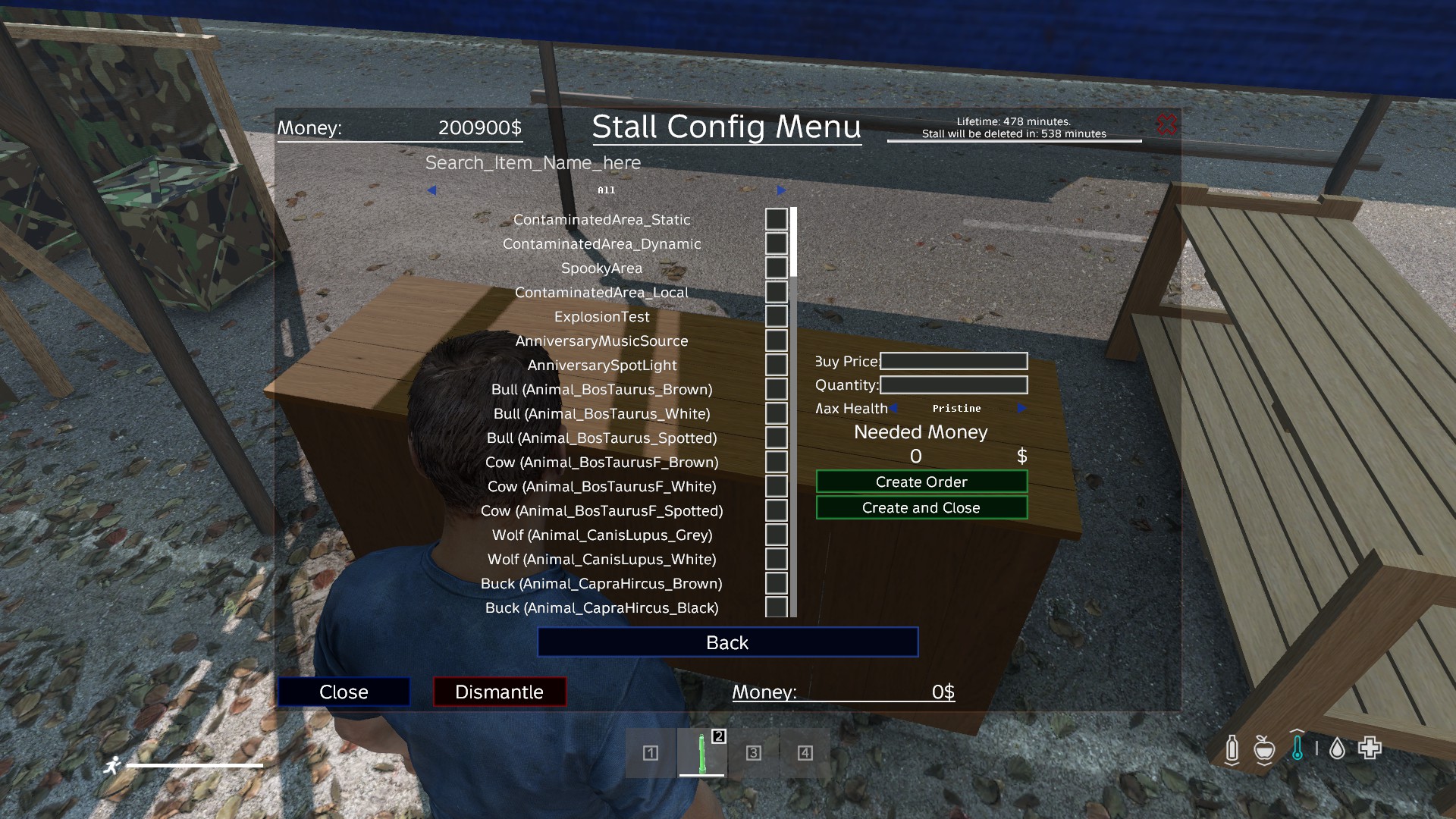Focus the item name search field
Image resolution: width=1456 pixels, height=819 pixels.
click(532, 163)
